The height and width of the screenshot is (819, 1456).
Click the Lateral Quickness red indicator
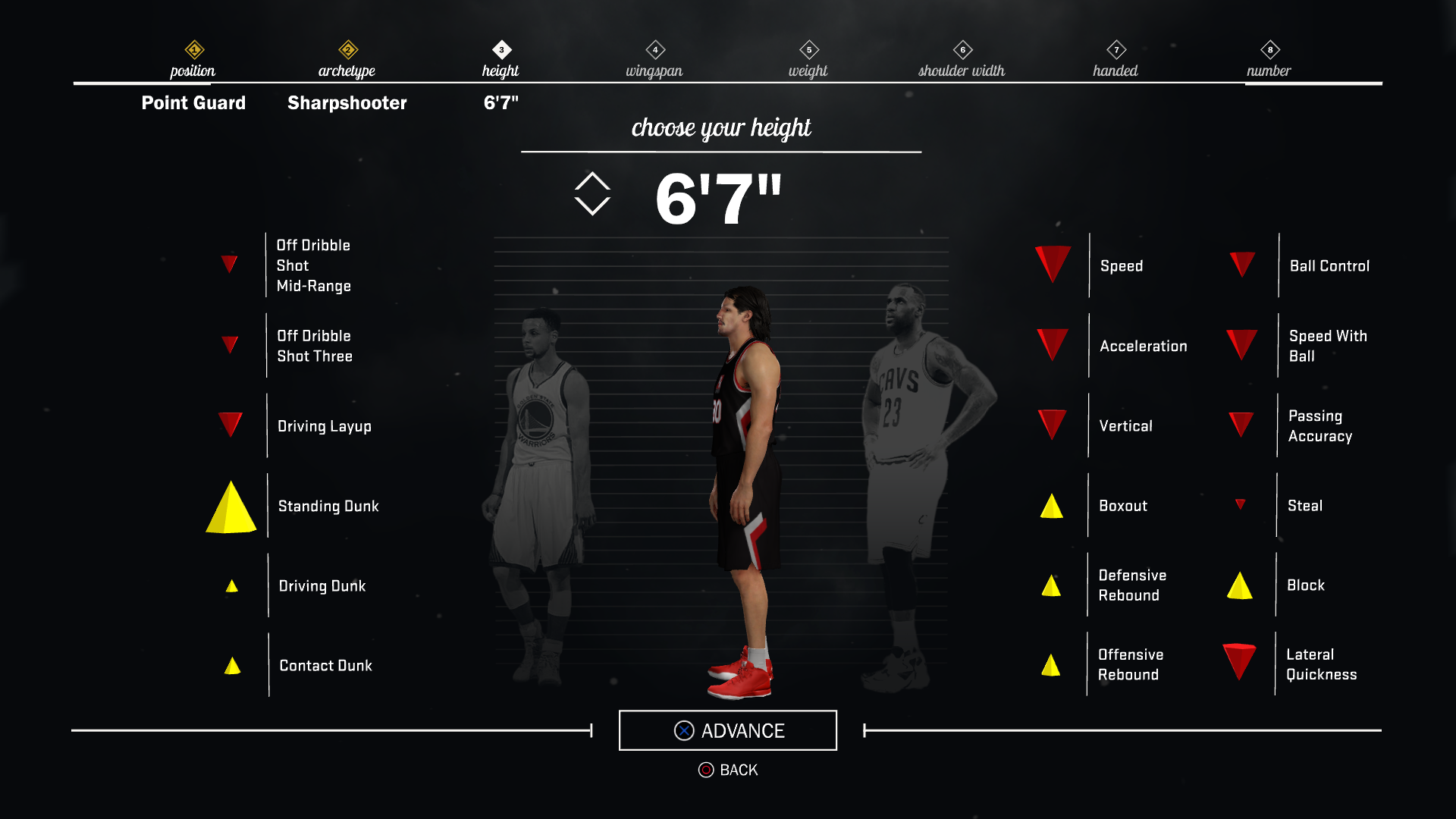click(1241, 661)
